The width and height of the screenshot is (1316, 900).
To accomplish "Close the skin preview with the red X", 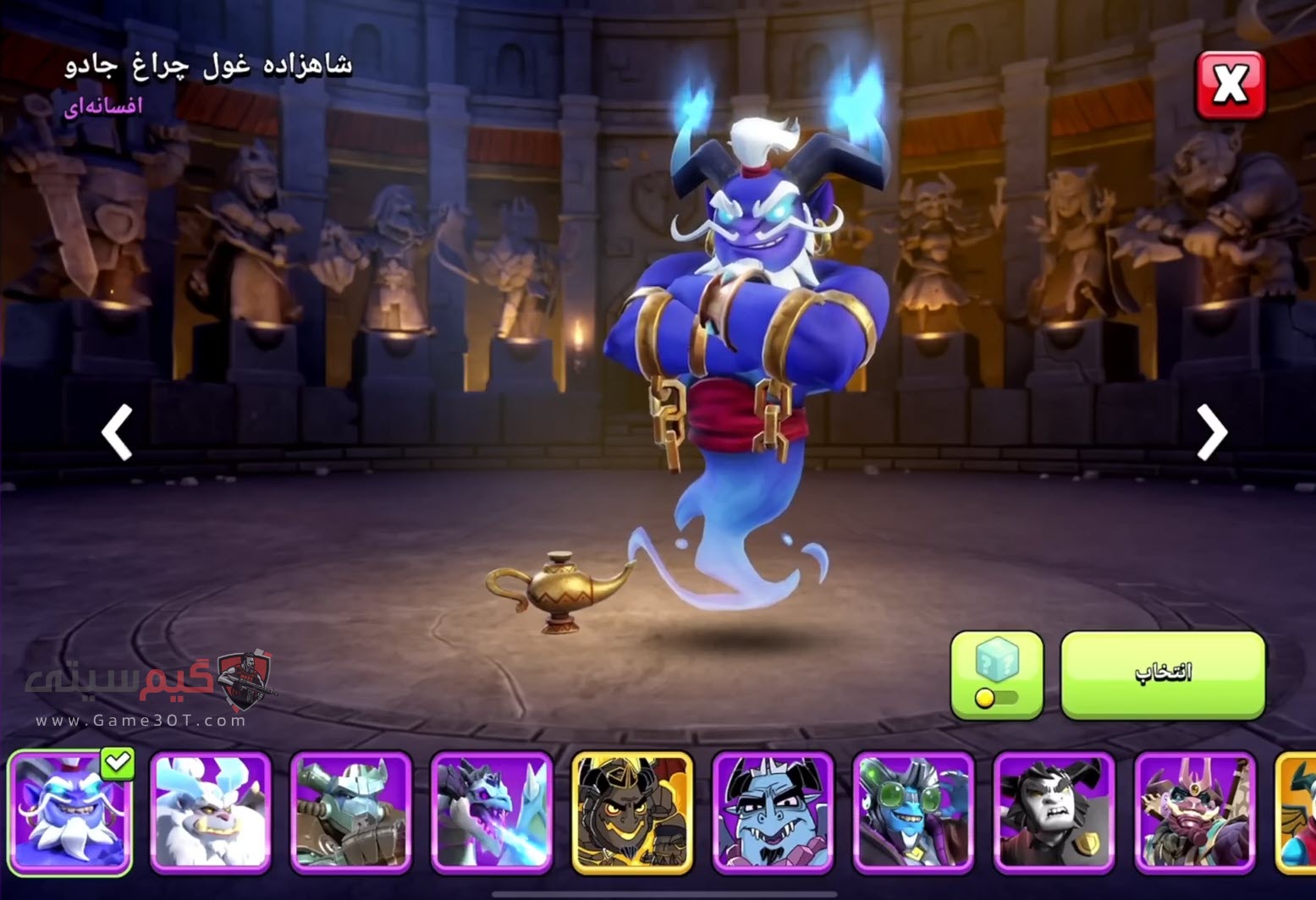I will point(1230,85).
